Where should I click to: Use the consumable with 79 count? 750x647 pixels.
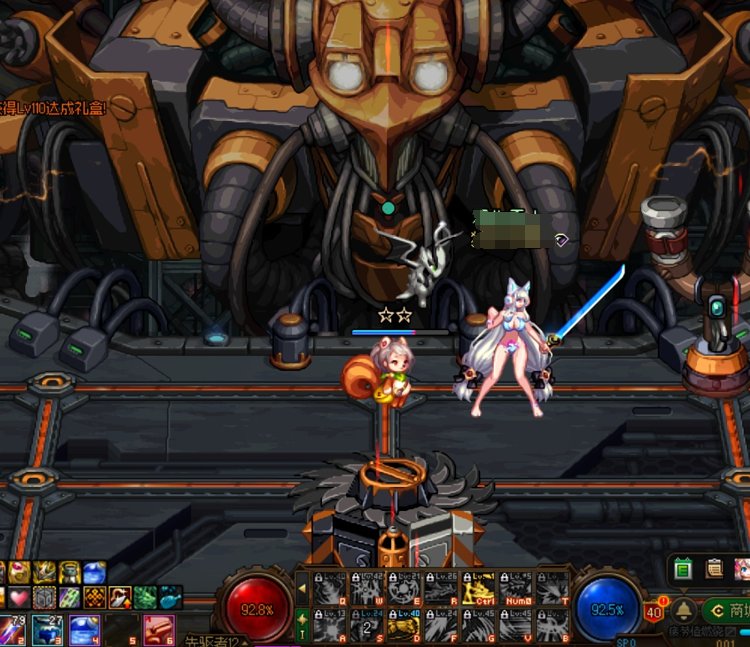coord(11,629)
